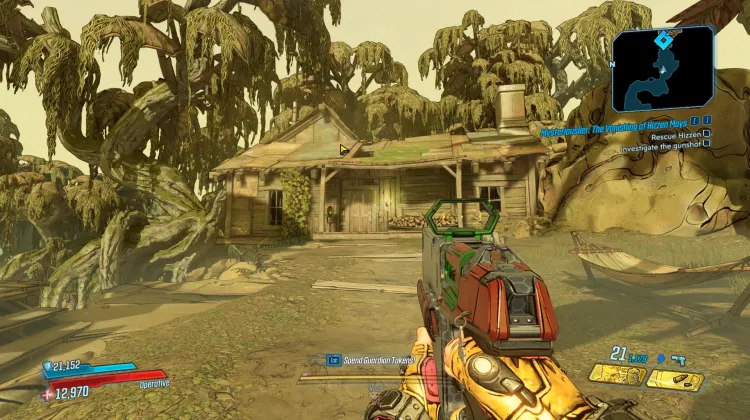Screen dimensions: 750x420
Task: Open the minimap in the corner
Action: (662, 68)
